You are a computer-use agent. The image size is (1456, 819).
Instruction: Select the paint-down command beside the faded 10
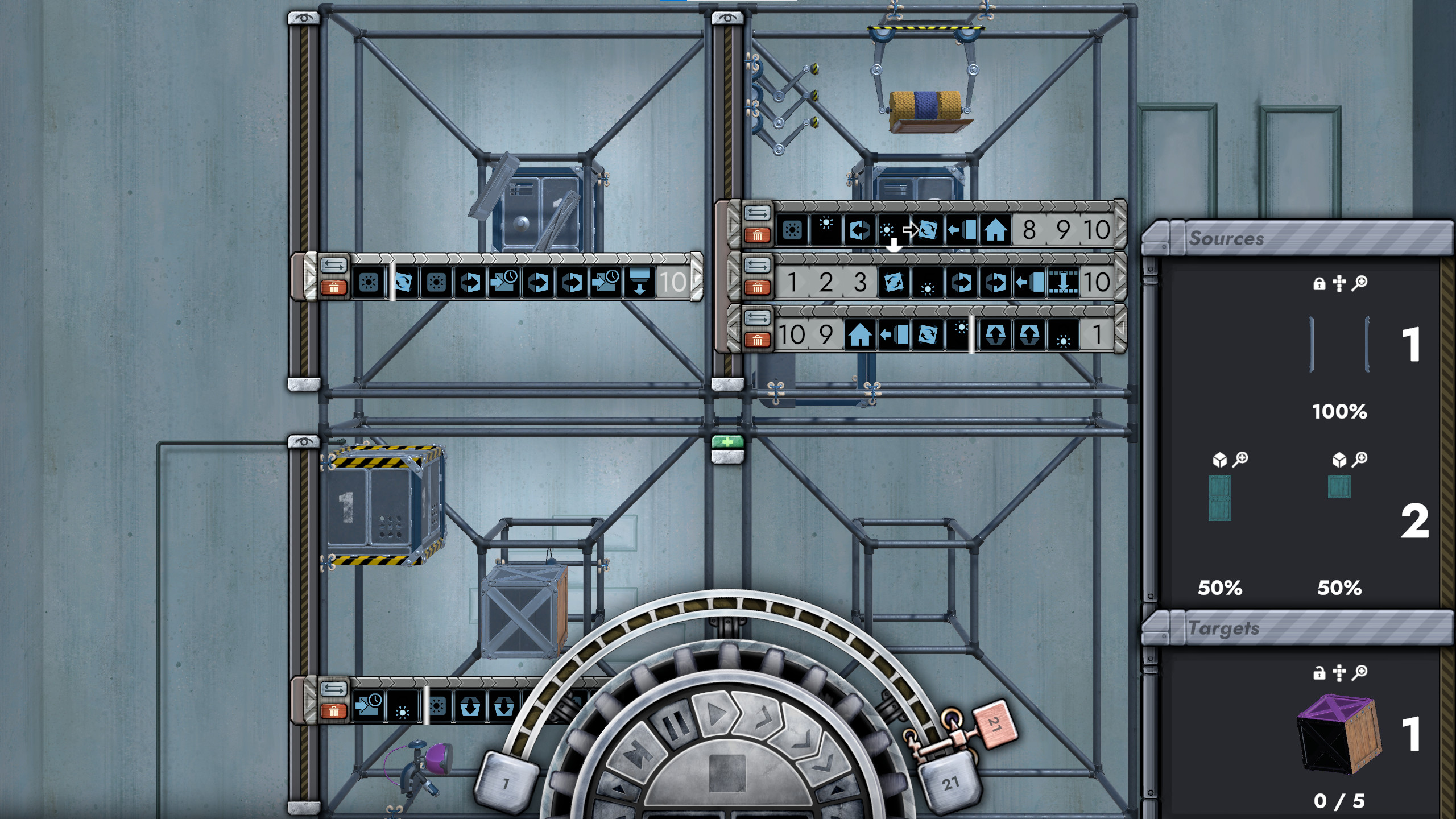pos(640,282)
